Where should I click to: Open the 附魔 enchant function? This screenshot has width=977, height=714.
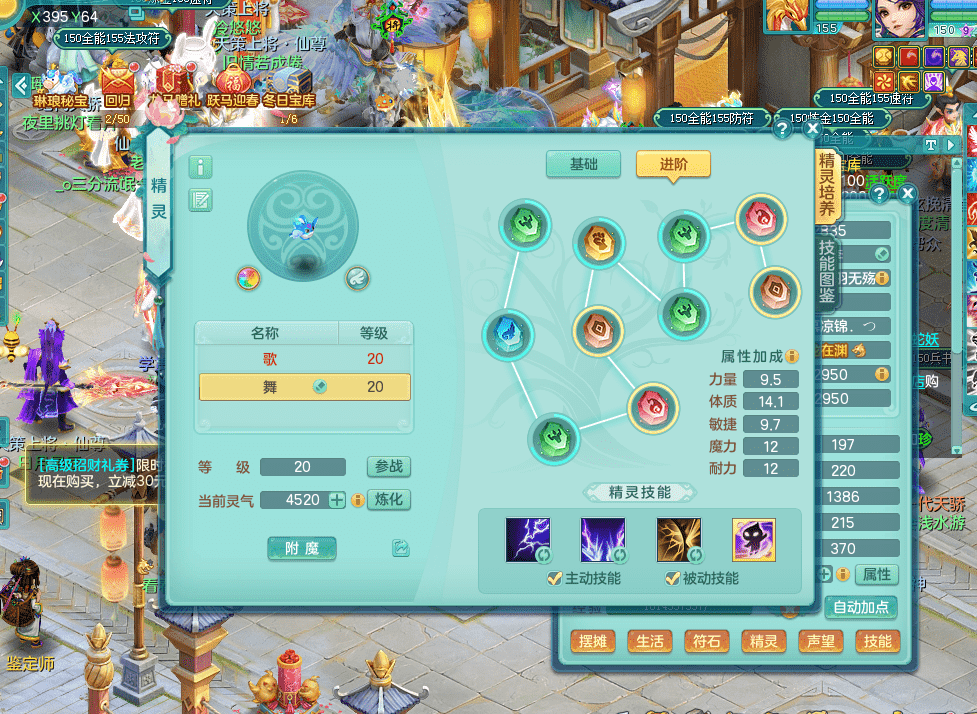click(x=302, y=548)
